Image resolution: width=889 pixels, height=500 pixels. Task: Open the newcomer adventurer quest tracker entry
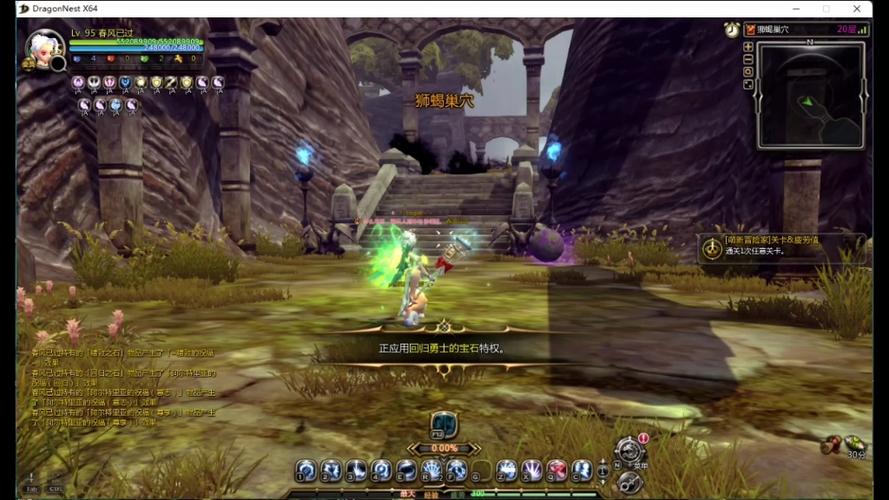(780, 245)
